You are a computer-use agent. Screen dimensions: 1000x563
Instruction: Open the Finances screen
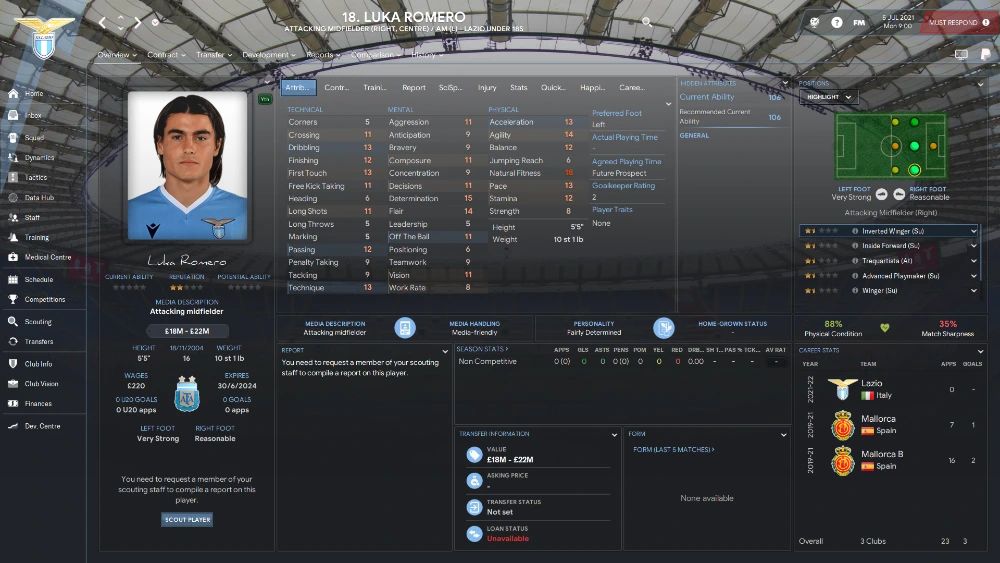(38, 404)
